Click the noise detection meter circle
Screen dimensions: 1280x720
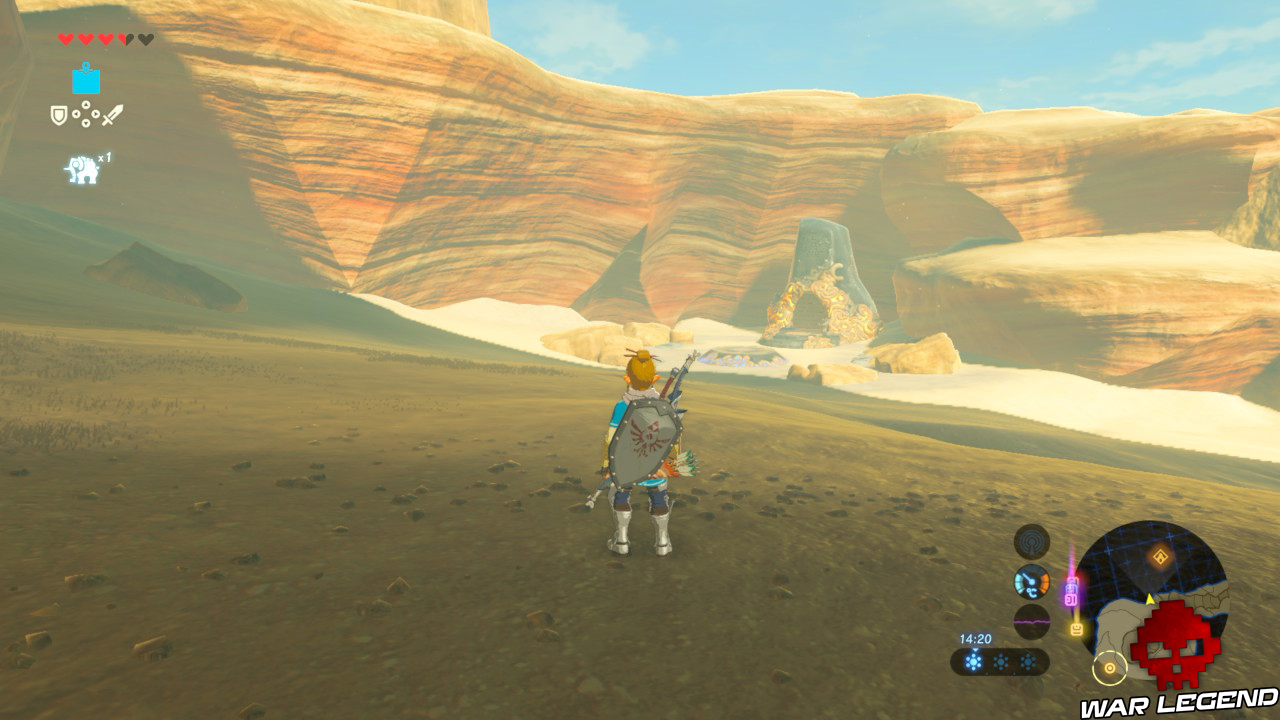tap(1031, 621)
